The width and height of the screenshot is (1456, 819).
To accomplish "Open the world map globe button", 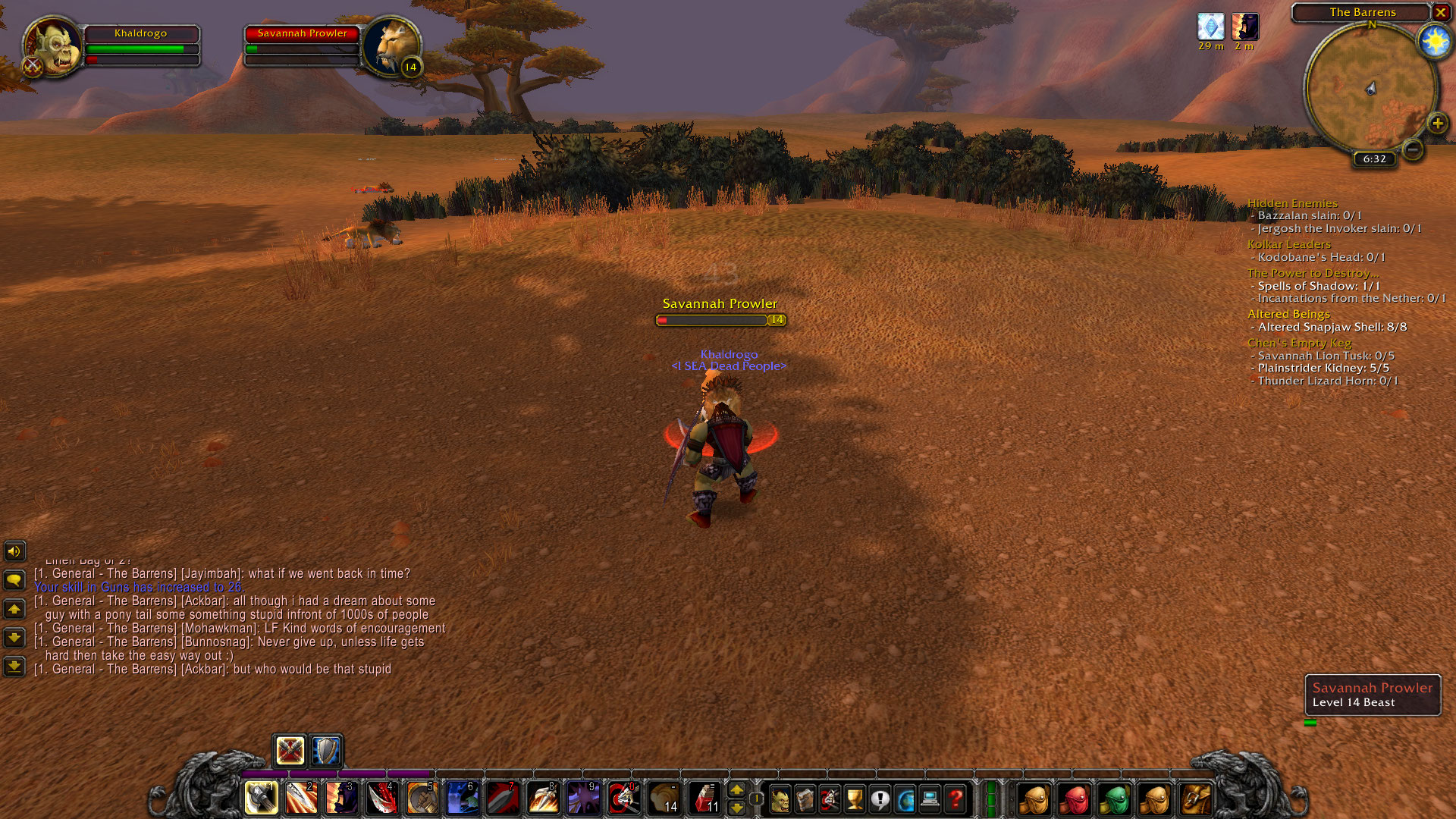I will click(x=905, y=799).
